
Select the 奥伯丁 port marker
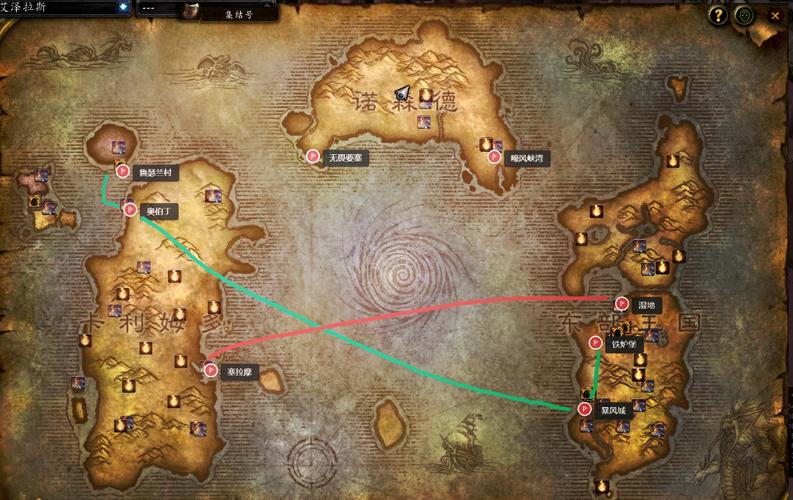click(x=130, y=210)
